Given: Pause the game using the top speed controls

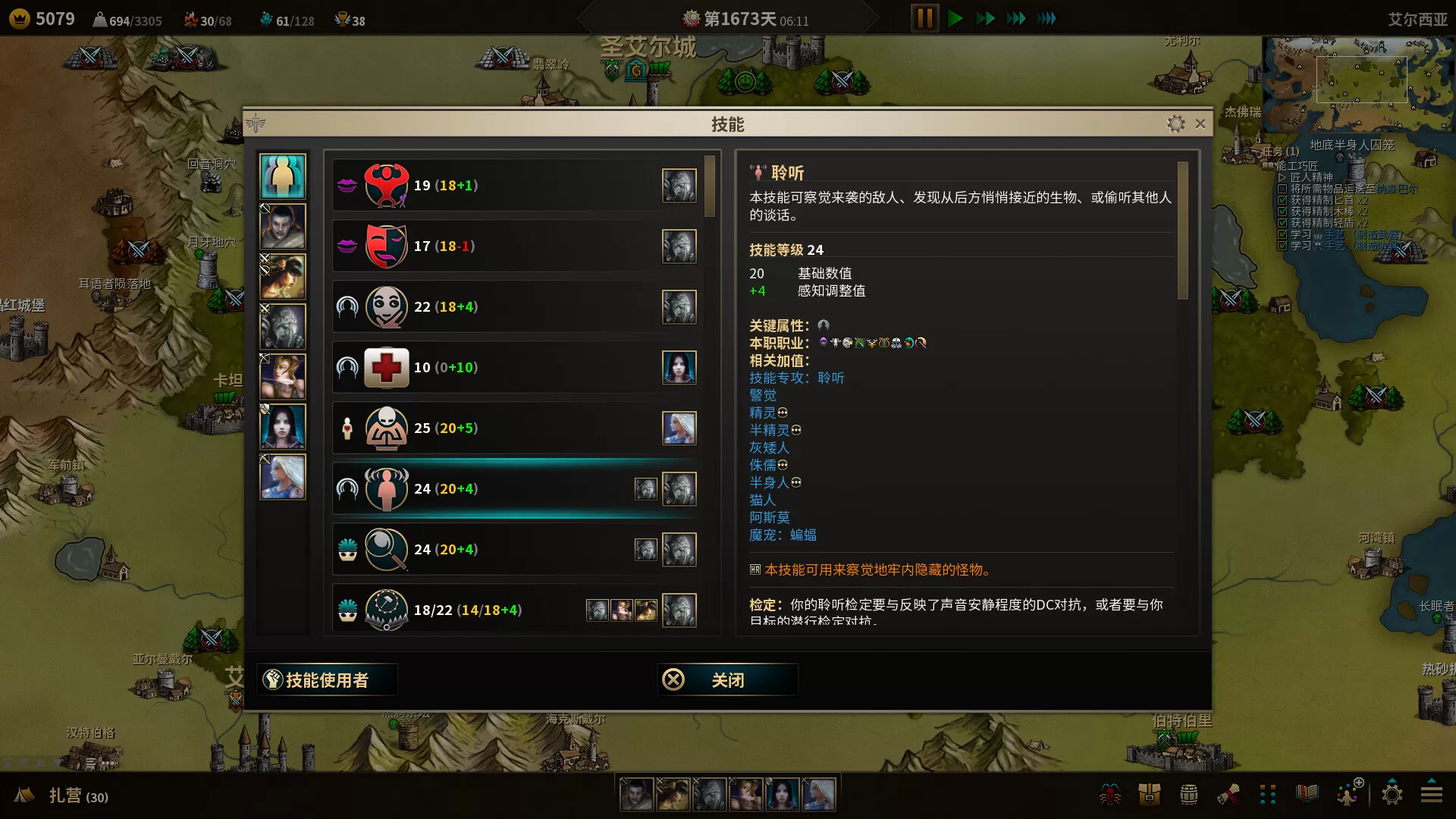Looking at the screenshot, I should (924, 18).
